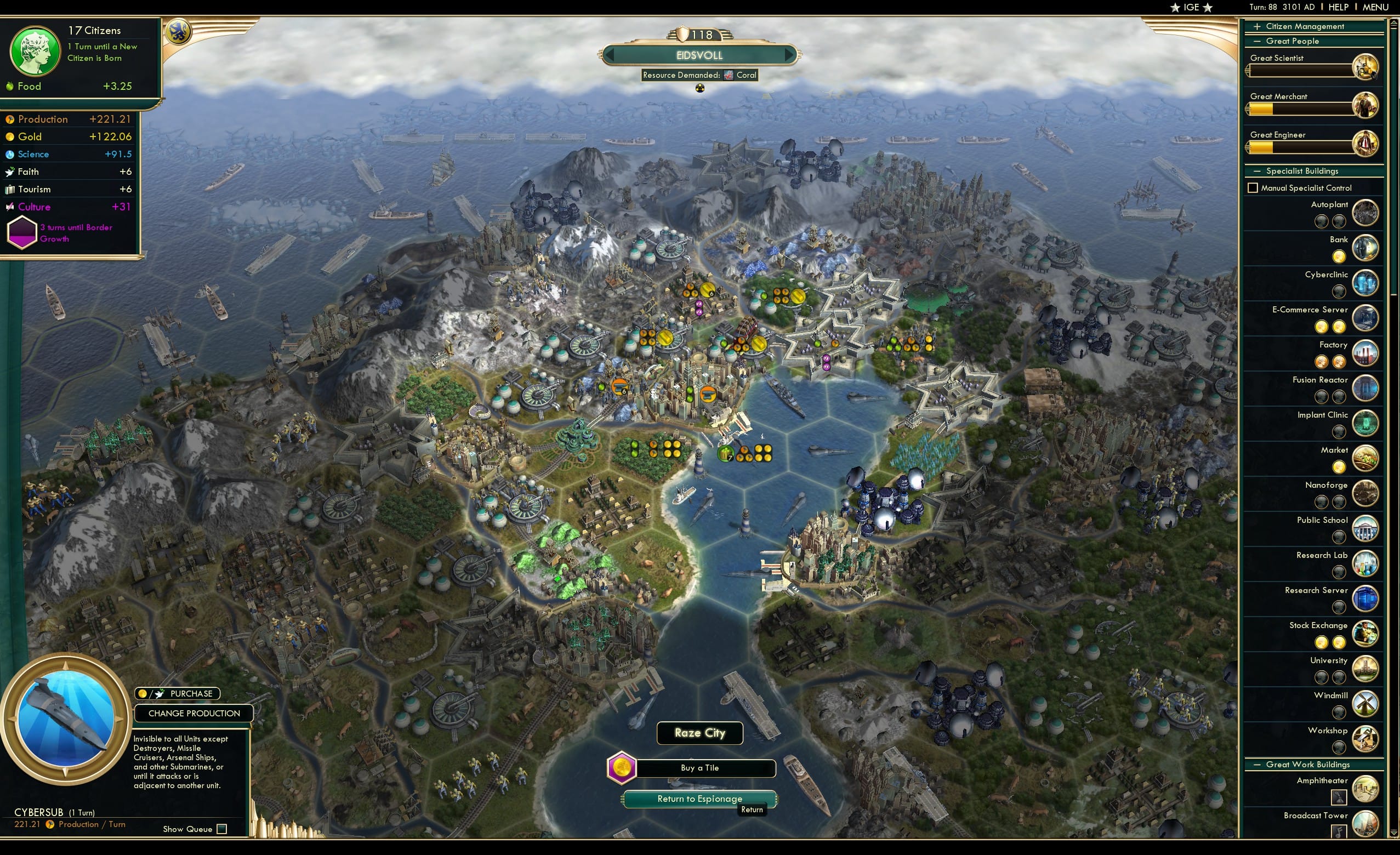Click HELP in the top bar
Viewport: 1400px width, 855px height.
click(1339, 7)
